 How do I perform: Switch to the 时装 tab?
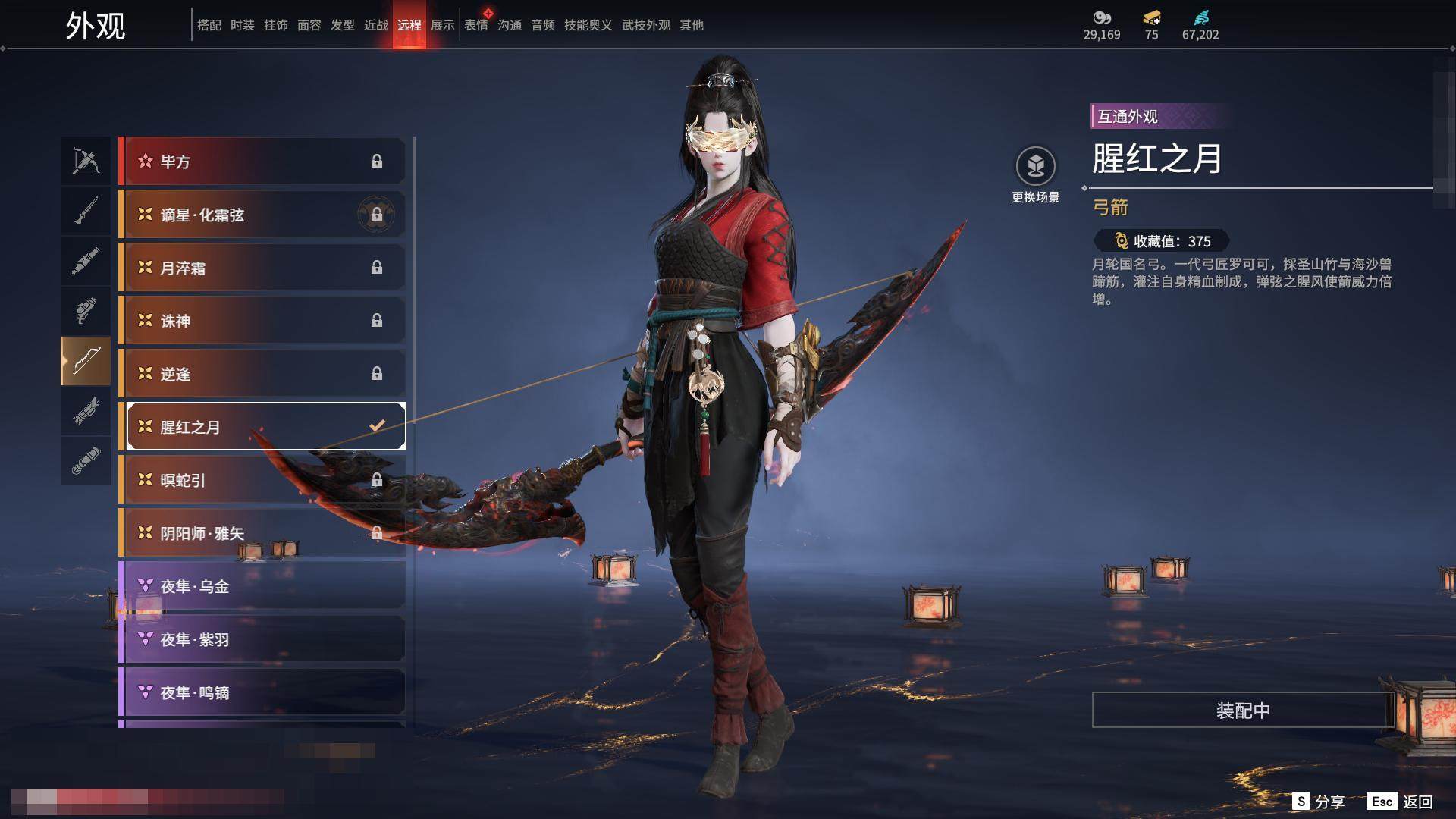[243, 25]
